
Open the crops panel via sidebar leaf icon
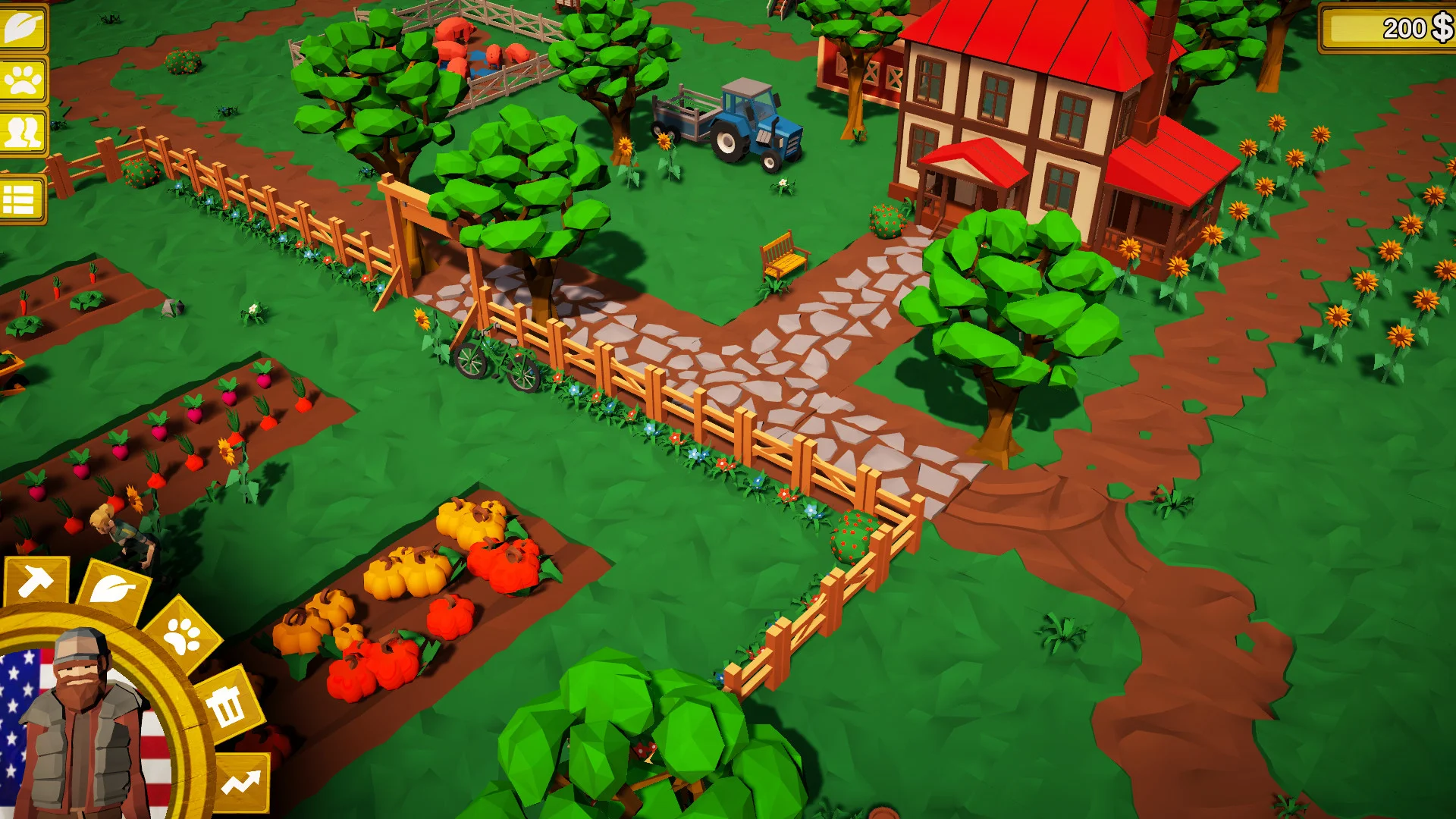coord(23,27)
